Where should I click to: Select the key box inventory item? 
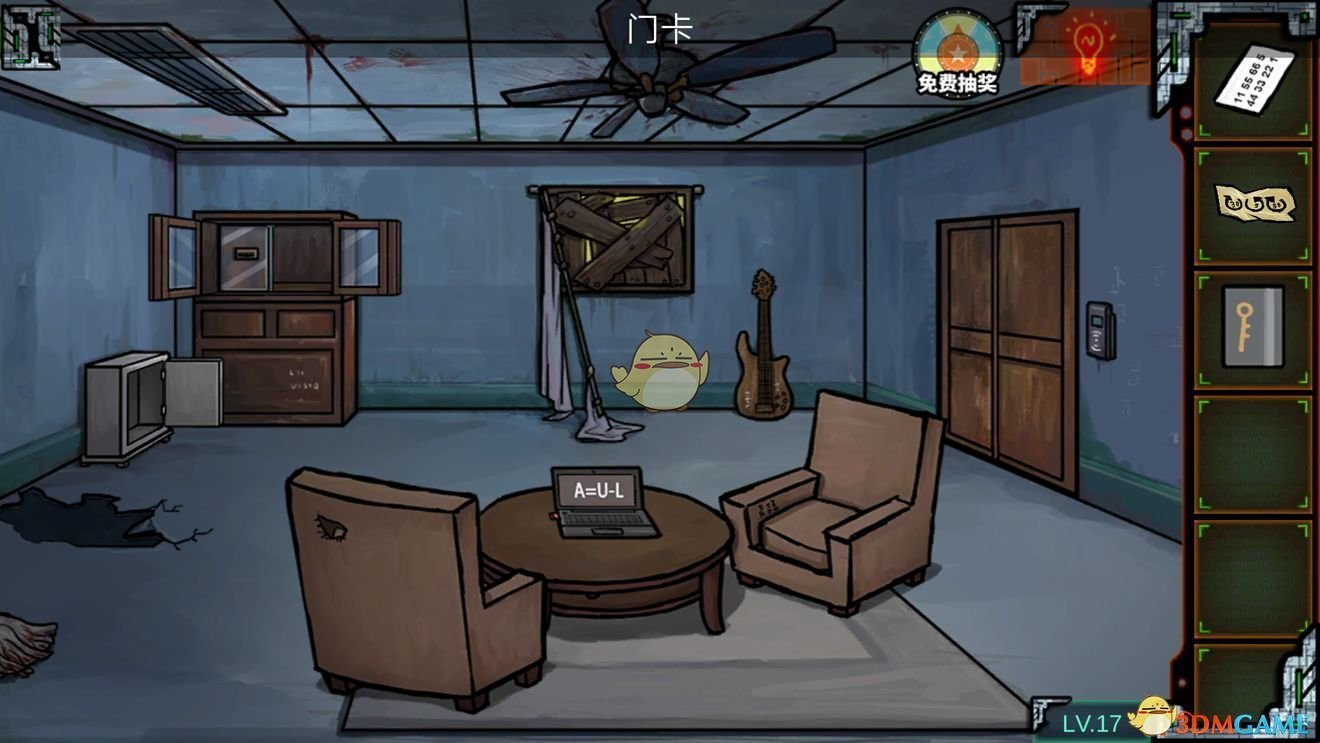click(x=1253, y=326)
